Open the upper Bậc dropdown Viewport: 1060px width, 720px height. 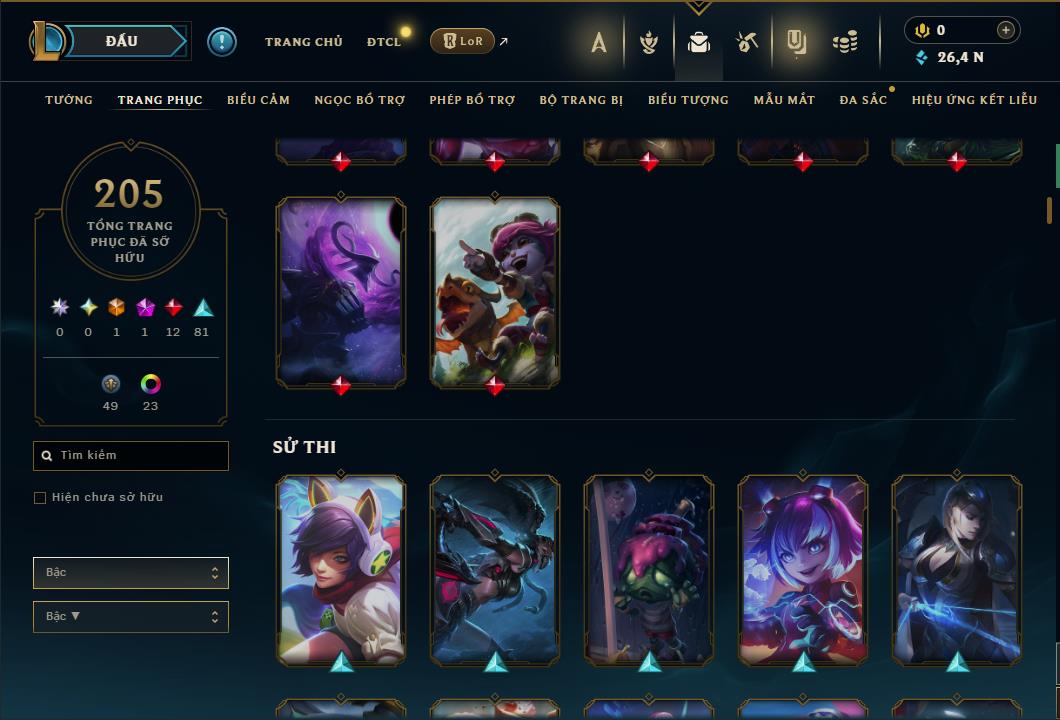(131, 573)
